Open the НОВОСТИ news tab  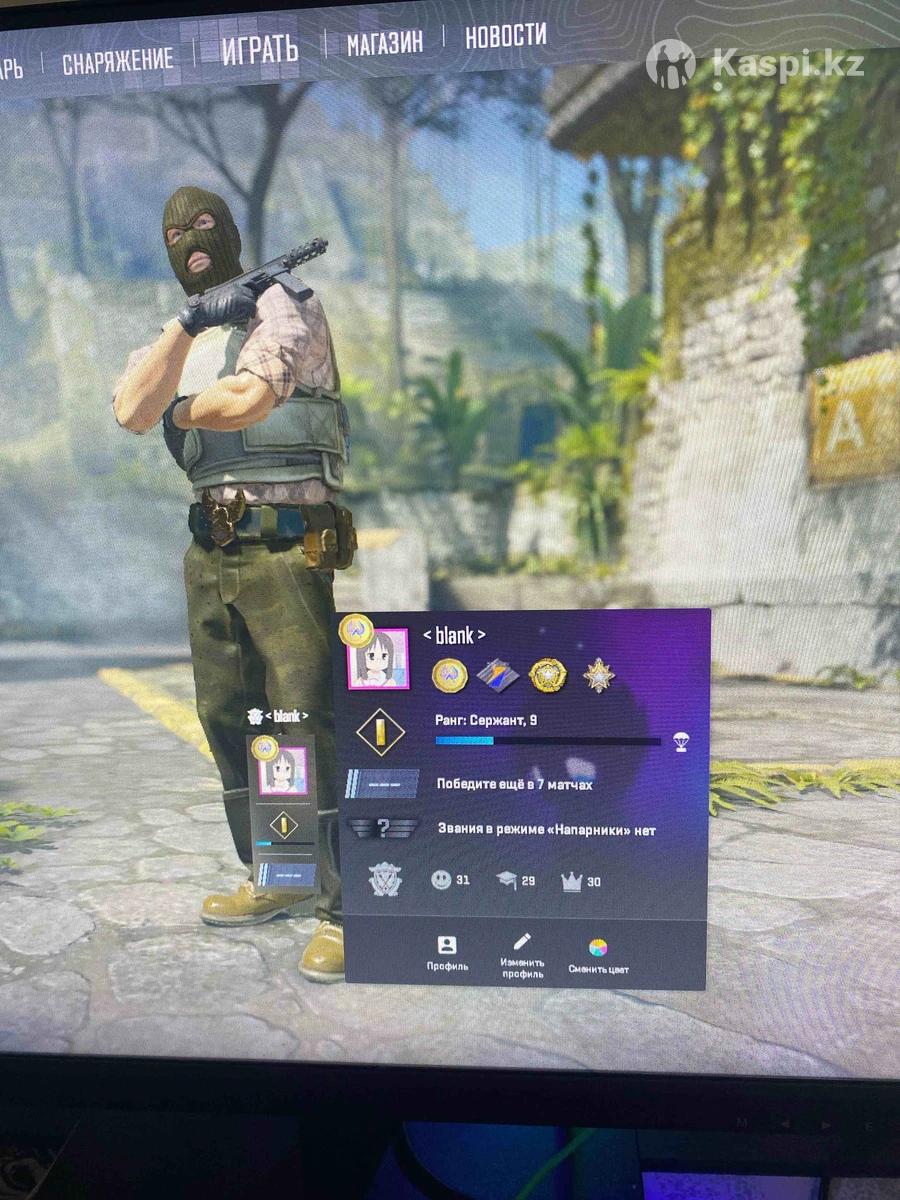coord(505,35)
